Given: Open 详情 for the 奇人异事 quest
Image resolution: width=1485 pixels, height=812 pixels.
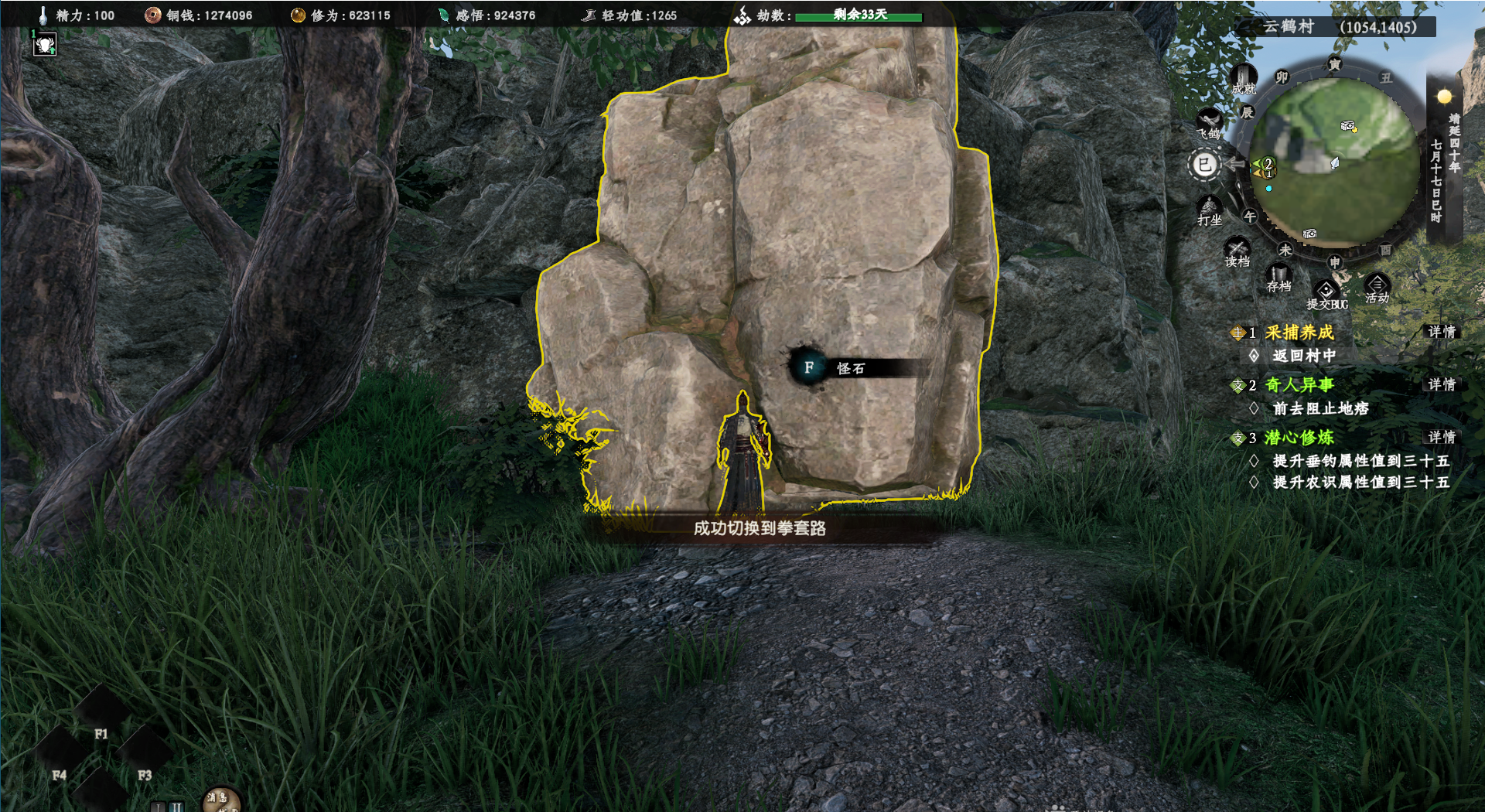Looking at the screenshot, I should click(x=1442, y=384).
